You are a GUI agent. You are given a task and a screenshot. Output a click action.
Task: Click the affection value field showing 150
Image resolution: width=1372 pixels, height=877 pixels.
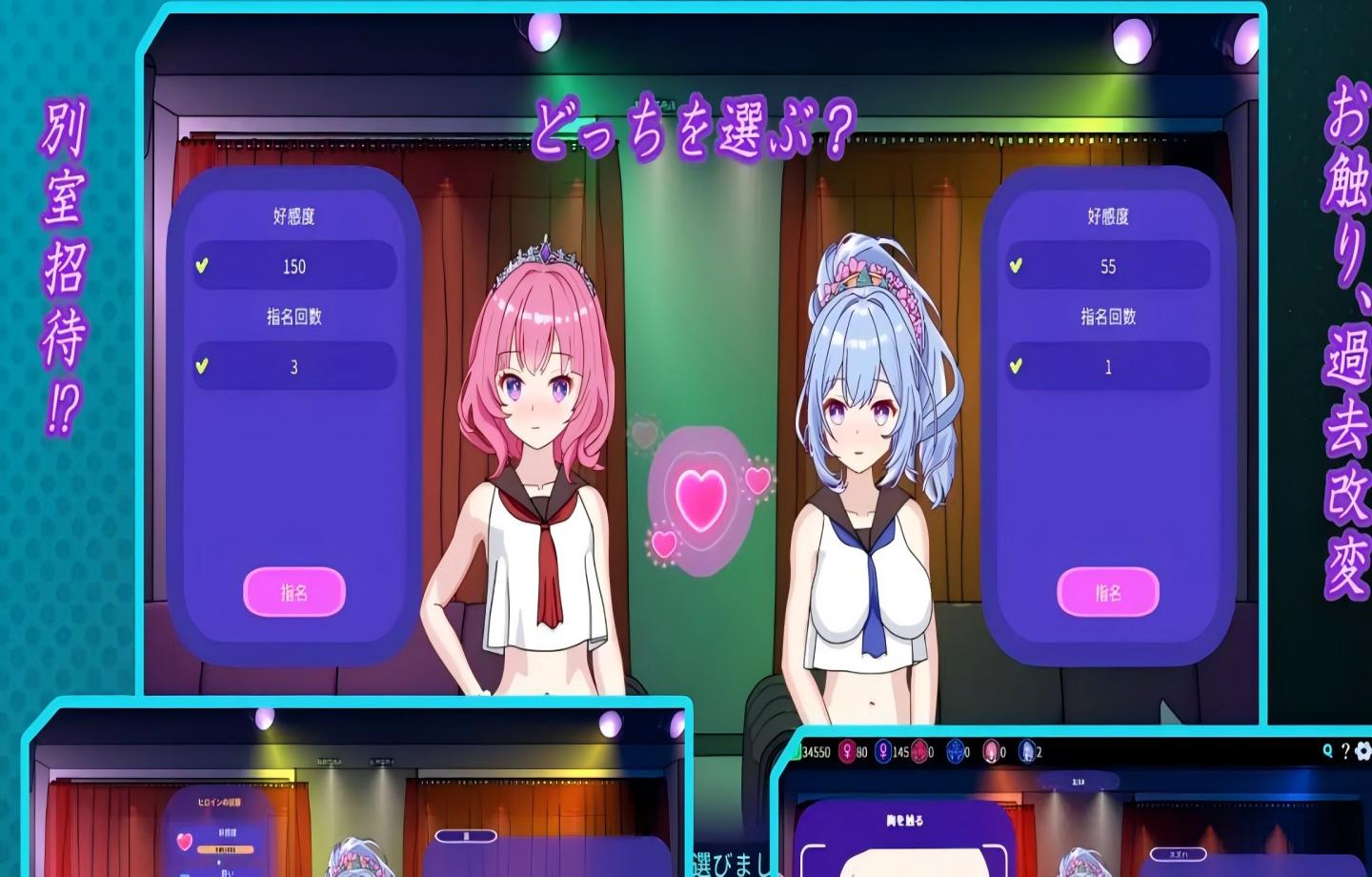click(296, 267)
